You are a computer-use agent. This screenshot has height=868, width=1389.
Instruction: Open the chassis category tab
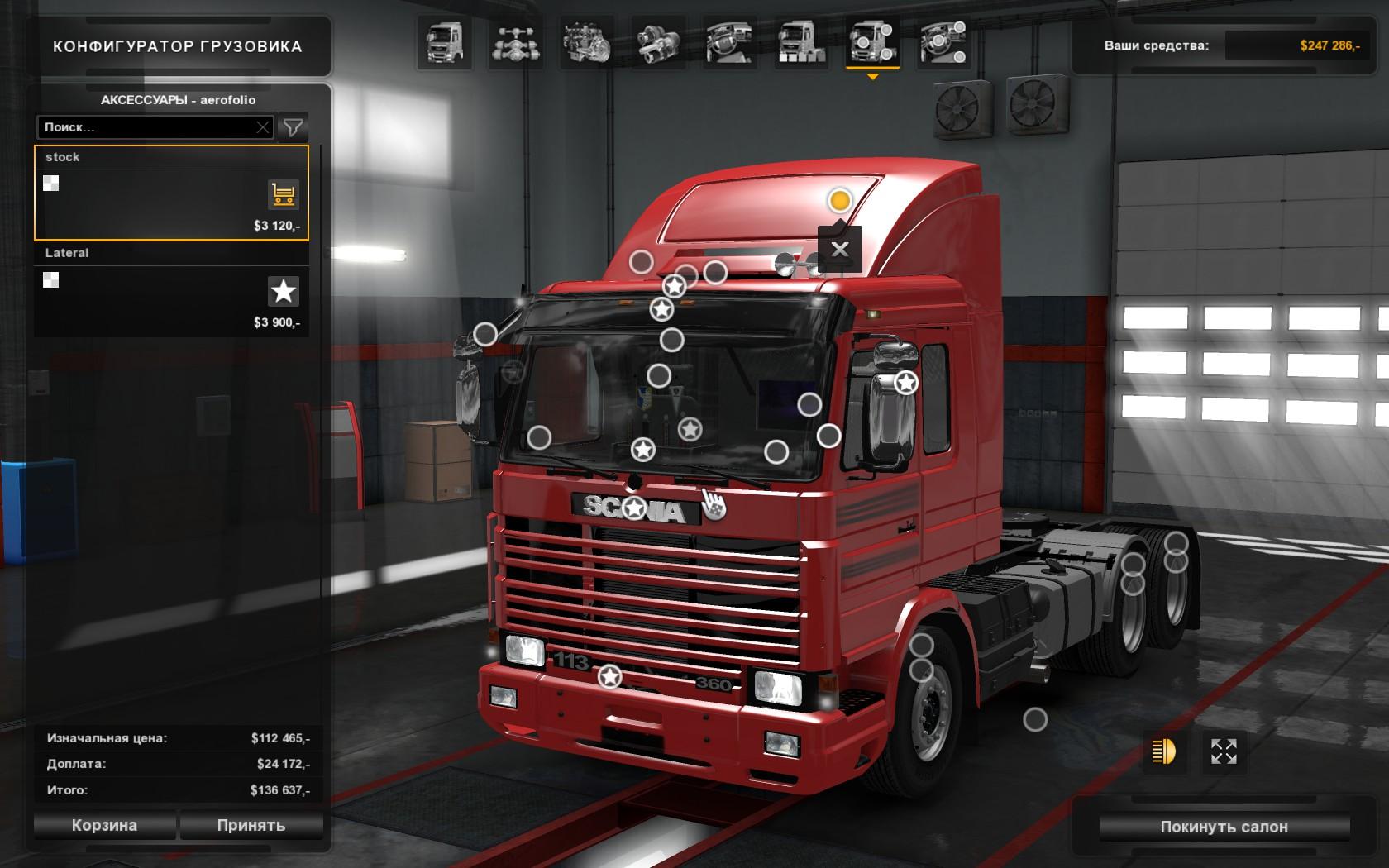point(516,43)
